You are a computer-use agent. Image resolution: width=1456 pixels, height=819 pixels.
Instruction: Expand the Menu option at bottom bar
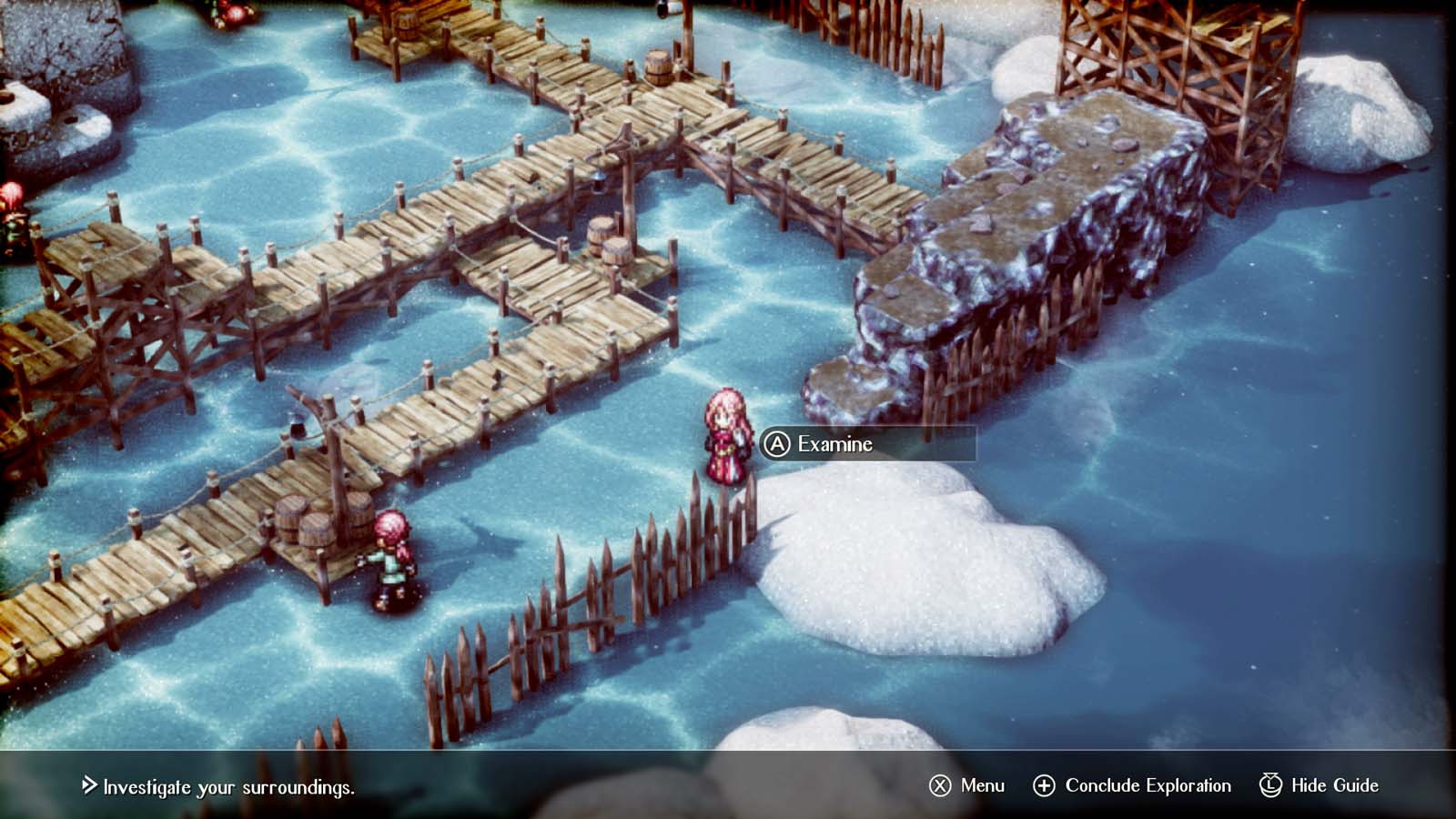pyautogui.click(x=983, y=784)
